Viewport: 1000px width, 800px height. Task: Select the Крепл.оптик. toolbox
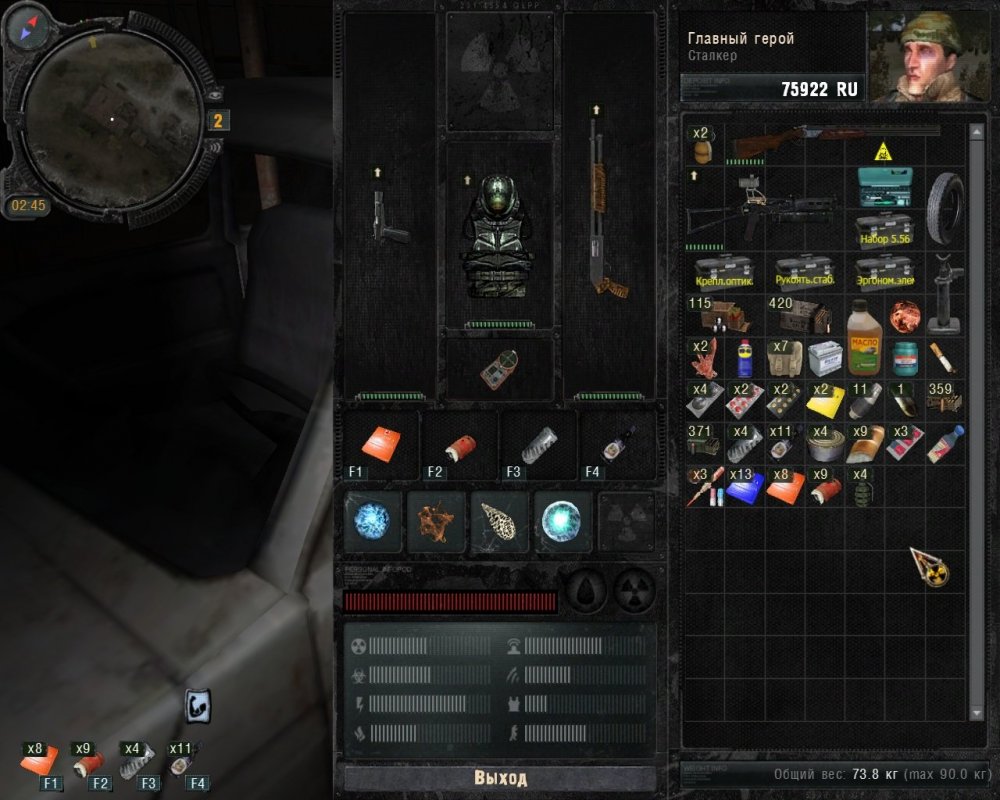tap(724, 270)
